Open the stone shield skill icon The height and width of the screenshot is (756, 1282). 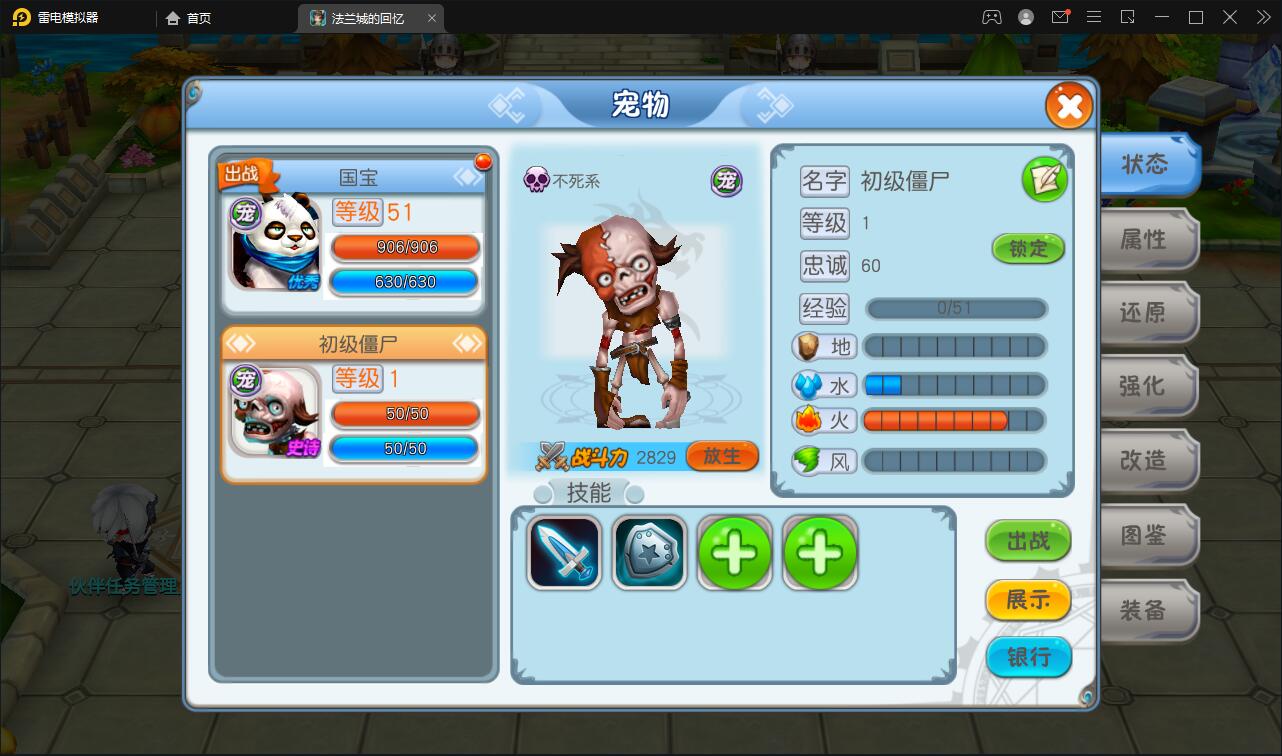tap(649, 551)
